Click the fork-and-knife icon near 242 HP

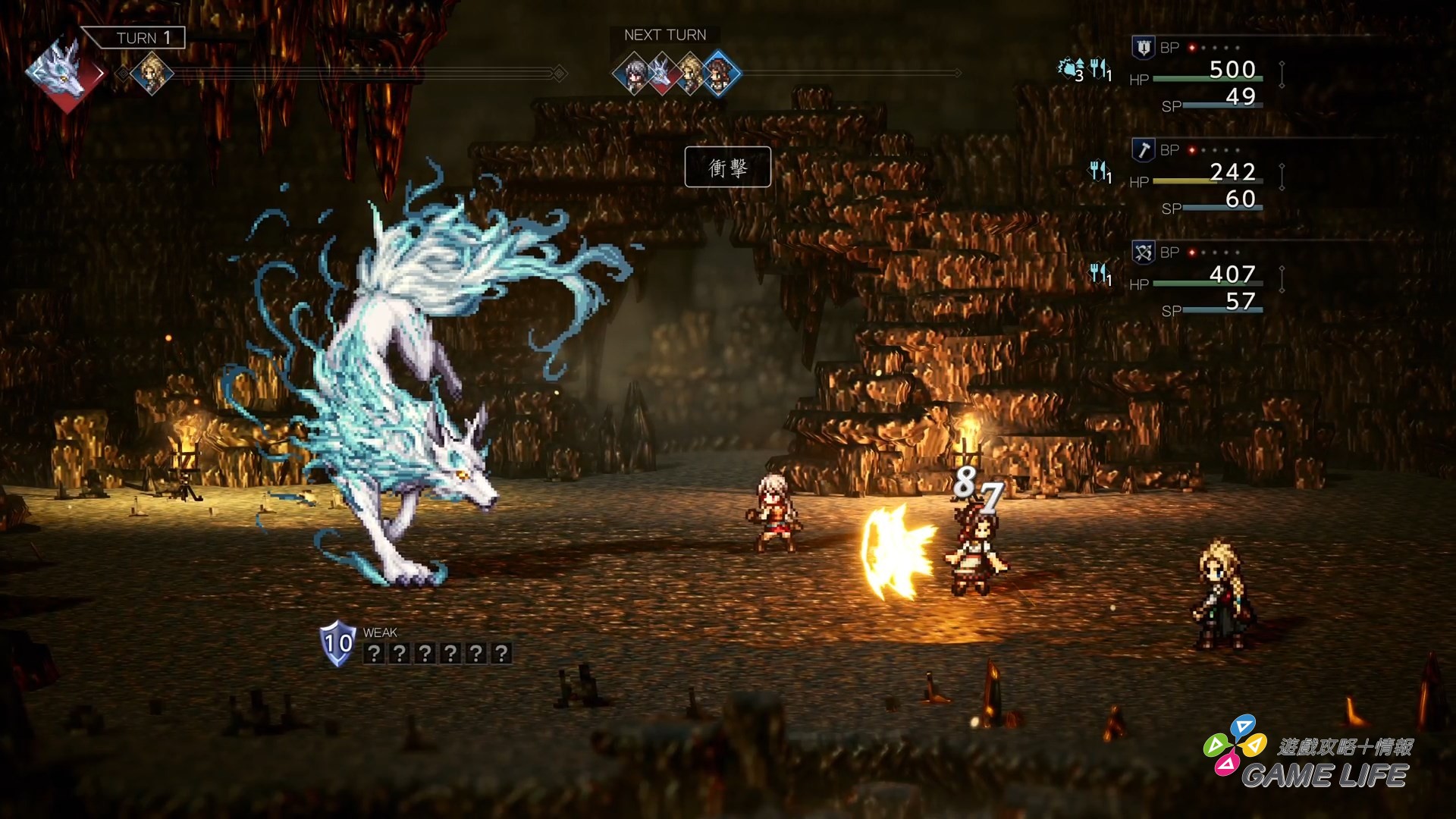click(x=1099, y=171)
